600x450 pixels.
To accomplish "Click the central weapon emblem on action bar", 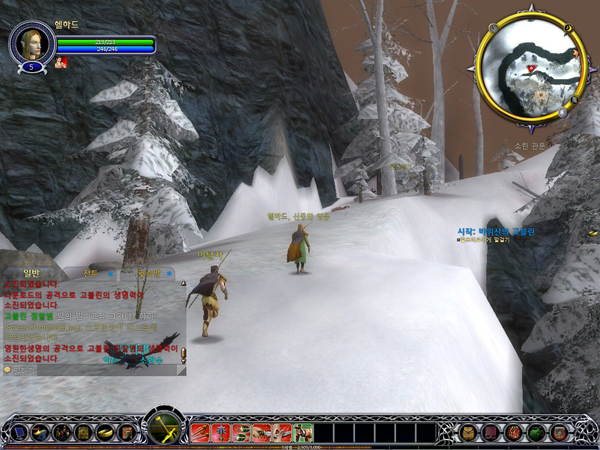I will 163,429.
